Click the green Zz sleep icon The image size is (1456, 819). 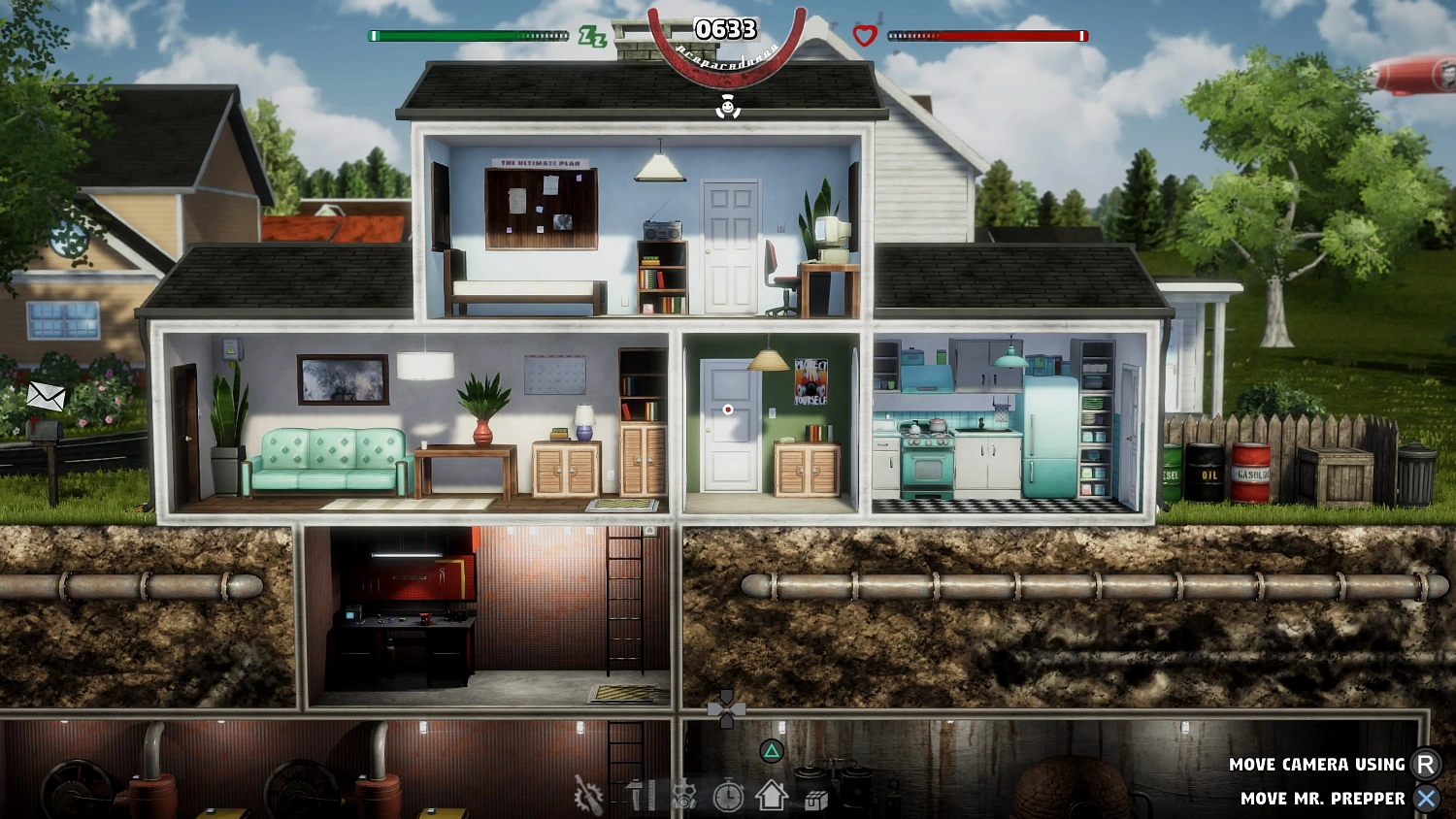point(596,35)
